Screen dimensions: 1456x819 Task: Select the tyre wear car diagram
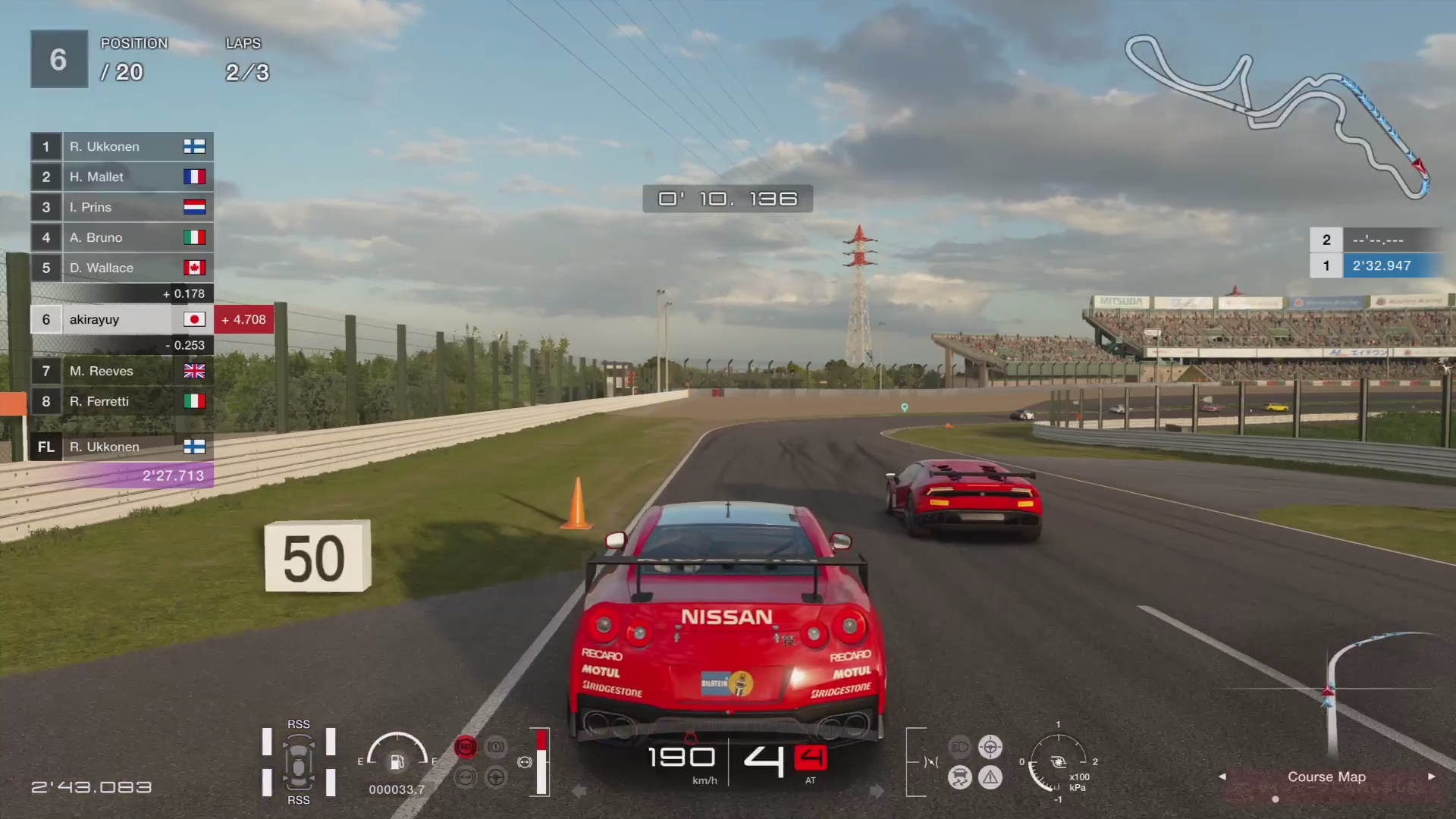pos(298,762)
